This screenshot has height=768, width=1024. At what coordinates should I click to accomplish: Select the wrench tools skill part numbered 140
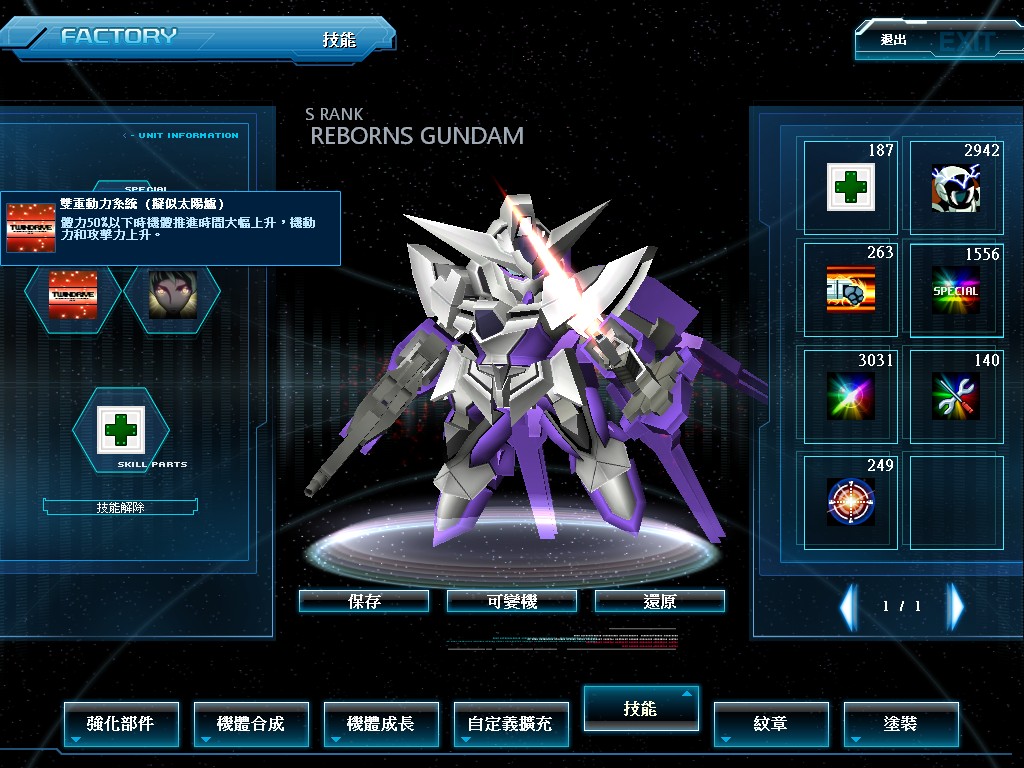point(955,395)
